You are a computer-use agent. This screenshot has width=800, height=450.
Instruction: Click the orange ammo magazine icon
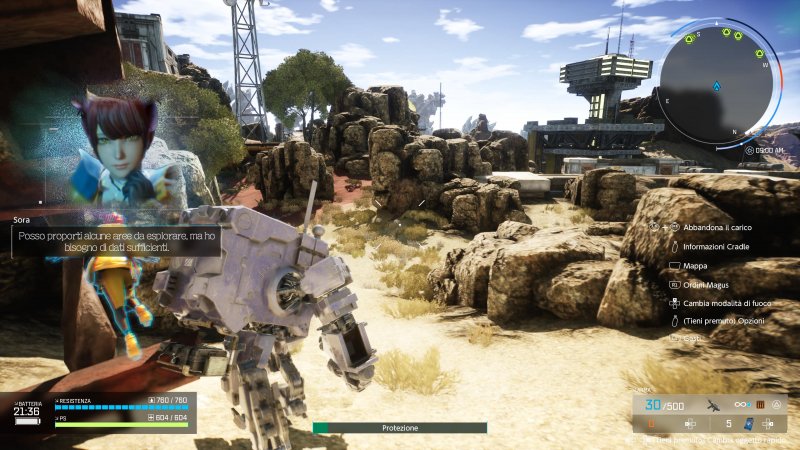coord(759,404)
